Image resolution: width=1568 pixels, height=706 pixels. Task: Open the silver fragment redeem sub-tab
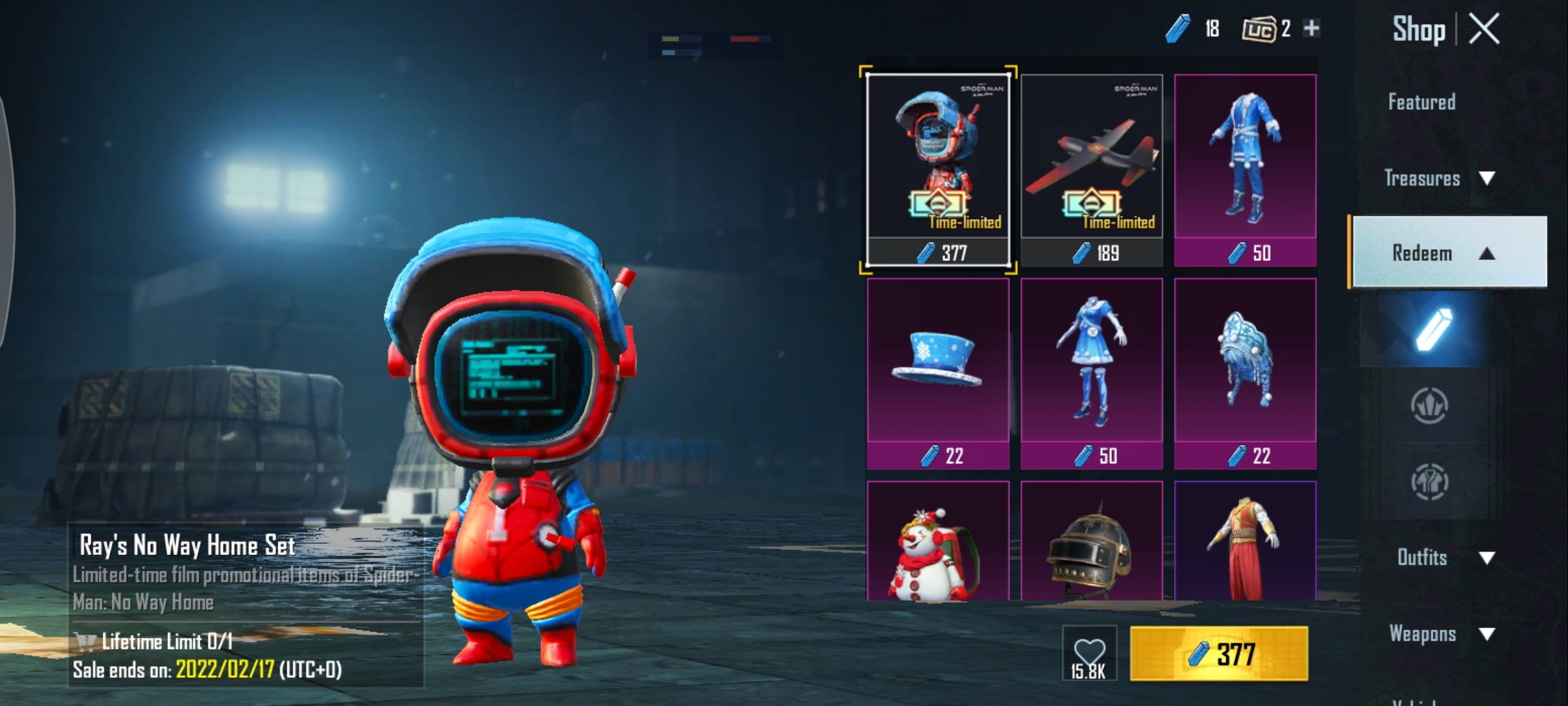pos(1429,329)
